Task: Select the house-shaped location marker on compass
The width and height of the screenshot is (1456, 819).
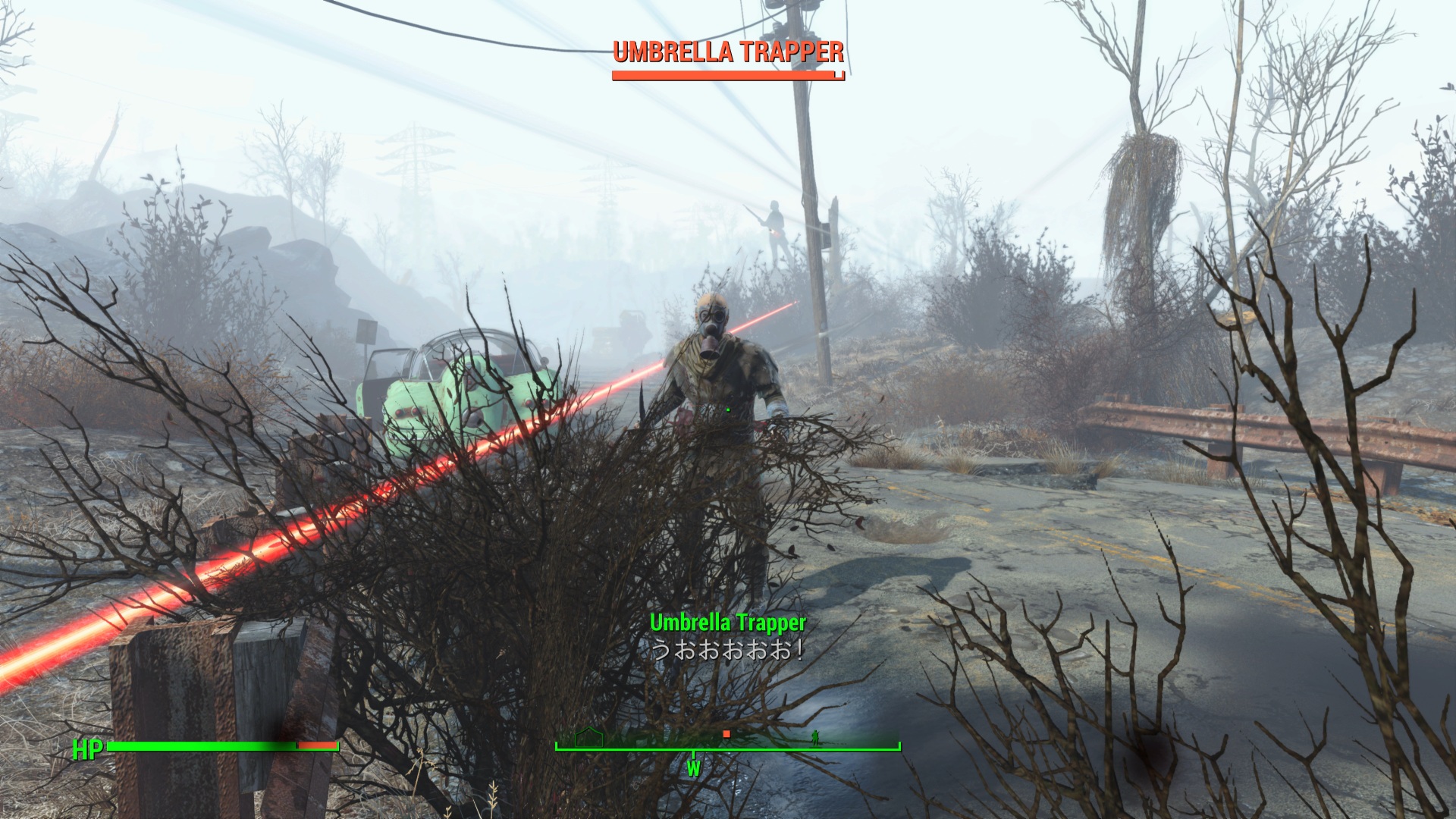Action: tap(589, 736)
